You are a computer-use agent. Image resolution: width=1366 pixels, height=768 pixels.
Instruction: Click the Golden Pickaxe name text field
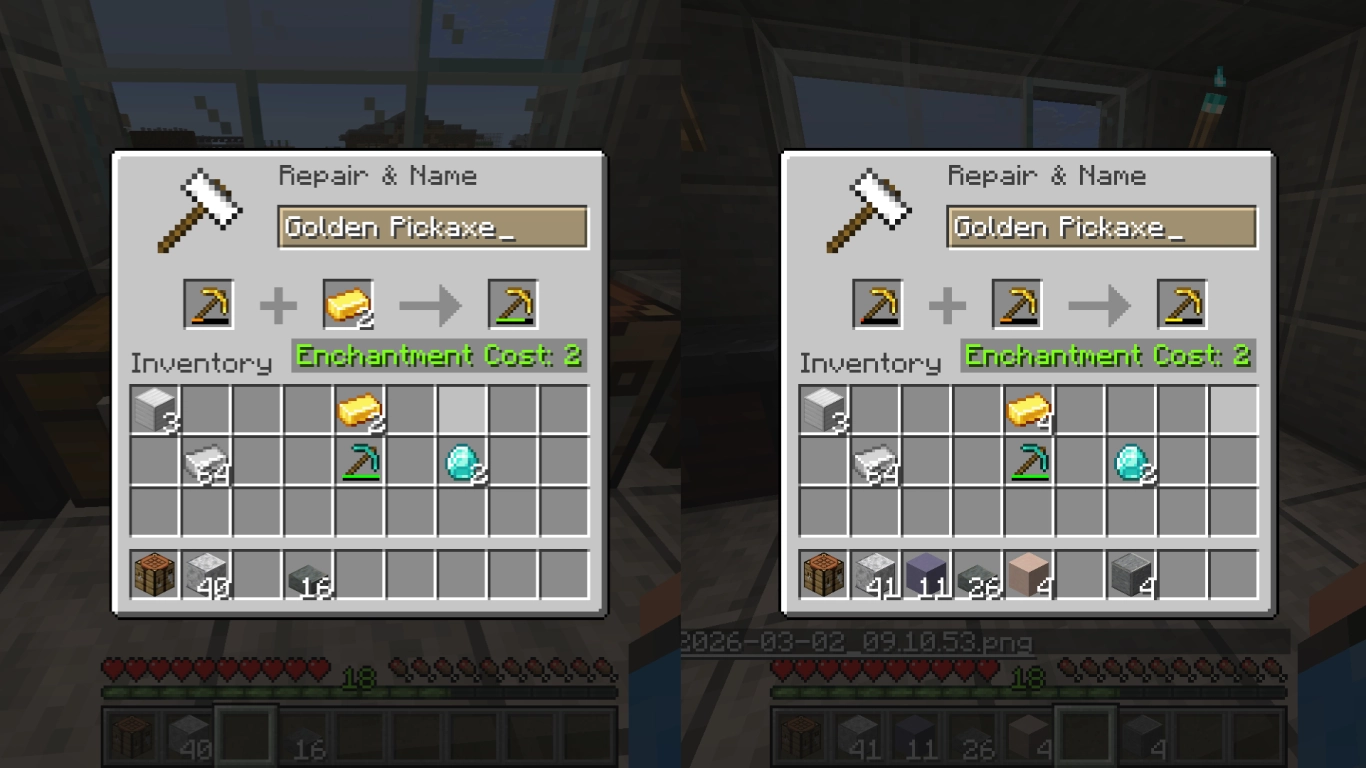[432, 227]
